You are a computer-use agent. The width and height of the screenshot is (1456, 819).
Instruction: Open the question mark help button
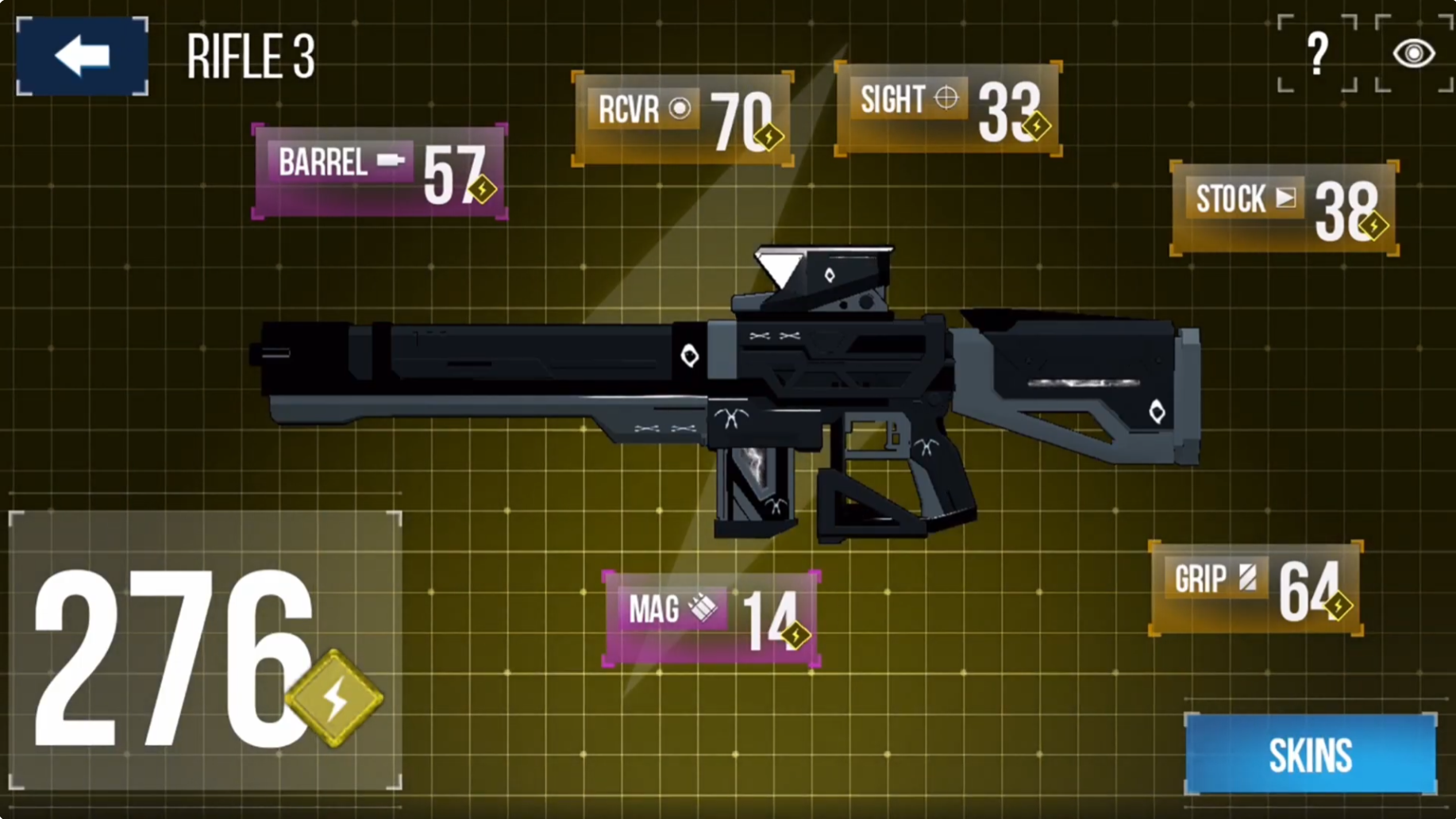click(x=1317, y=53)
